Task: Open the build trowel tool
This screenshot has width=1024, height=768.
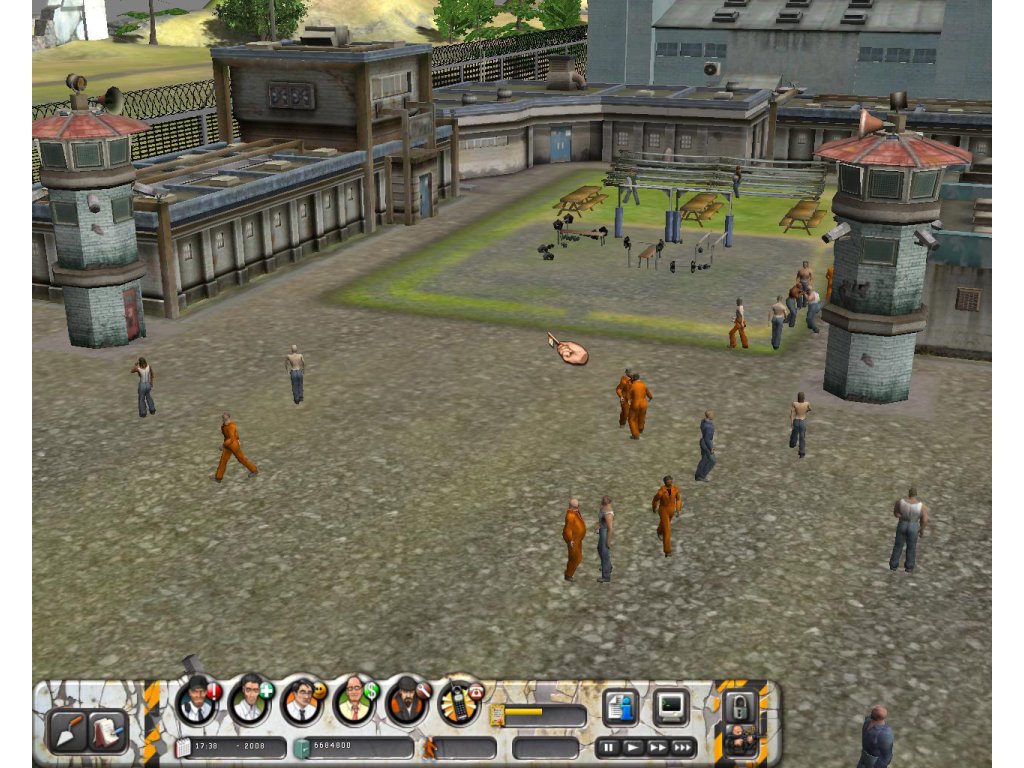Action: [x=67, y=730]
